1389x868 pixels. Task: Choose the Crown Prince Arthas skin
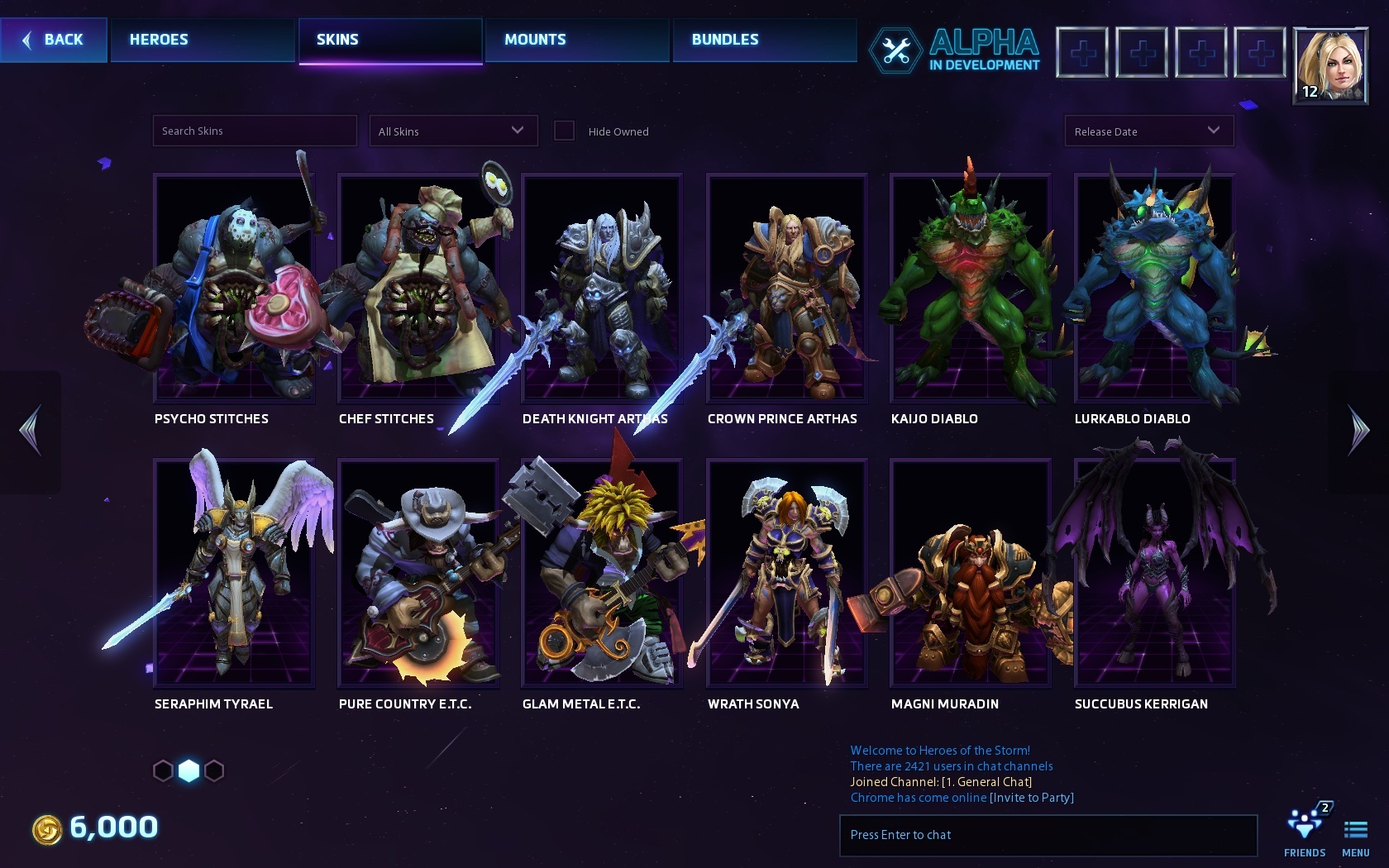tap(786, 288)
